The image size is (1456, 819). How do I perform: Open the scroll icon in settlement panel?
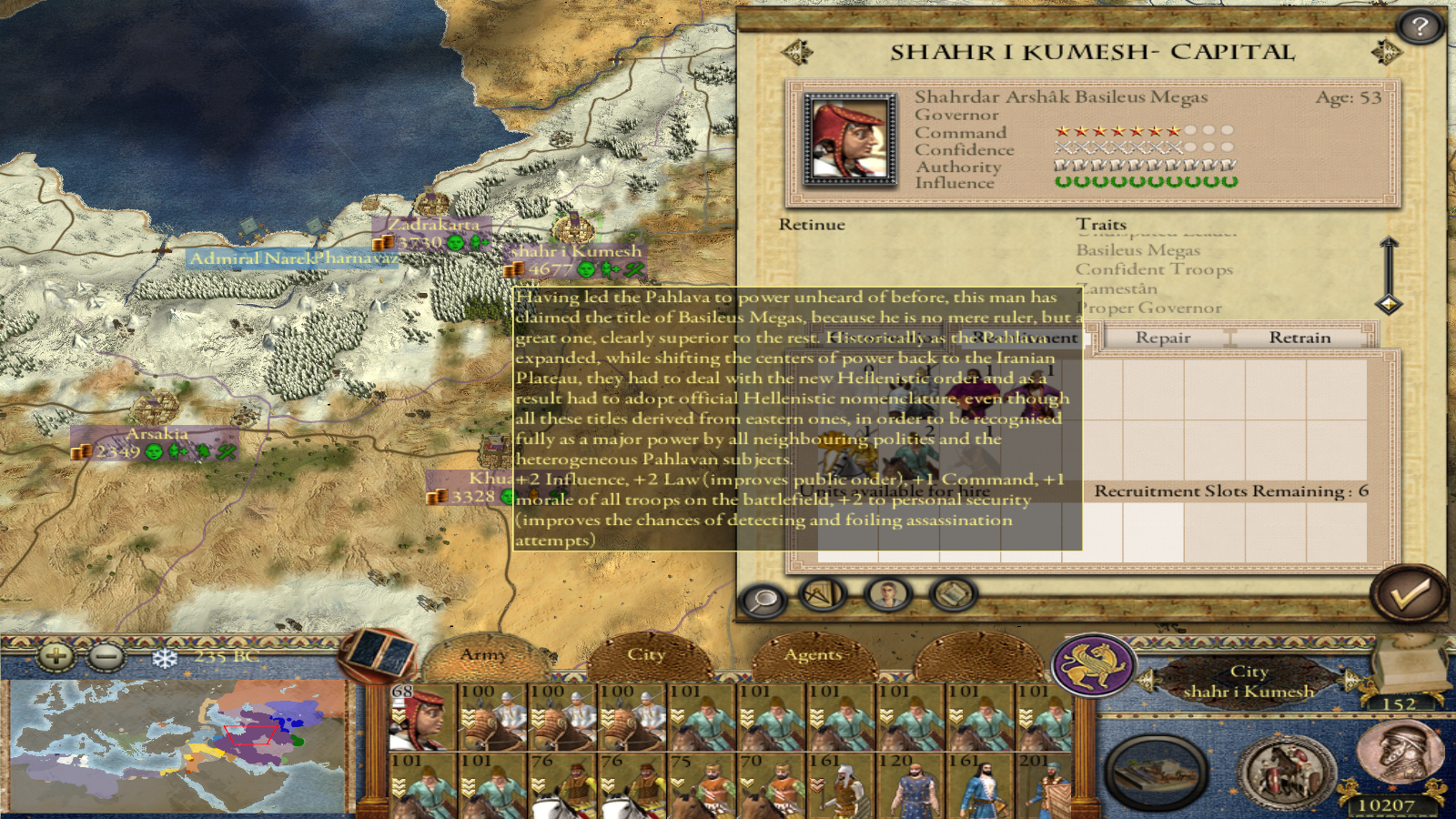953,595
